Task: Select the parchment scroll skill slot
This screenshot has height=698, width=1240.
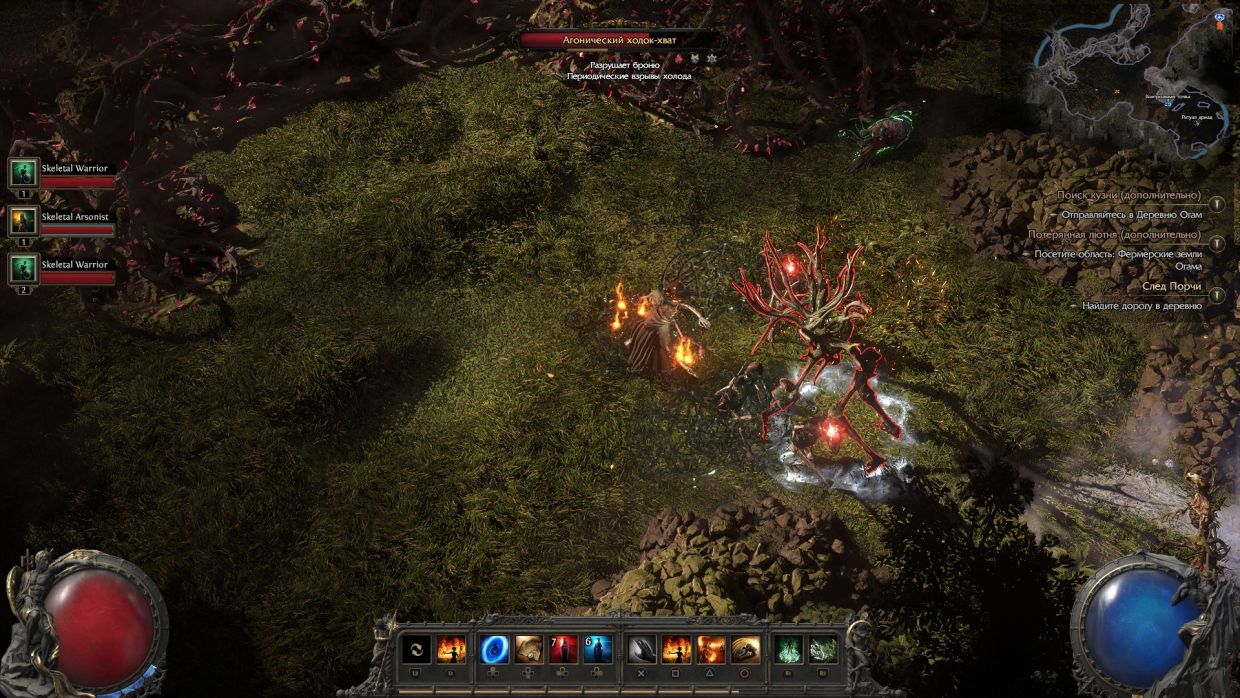Action: 529,649
